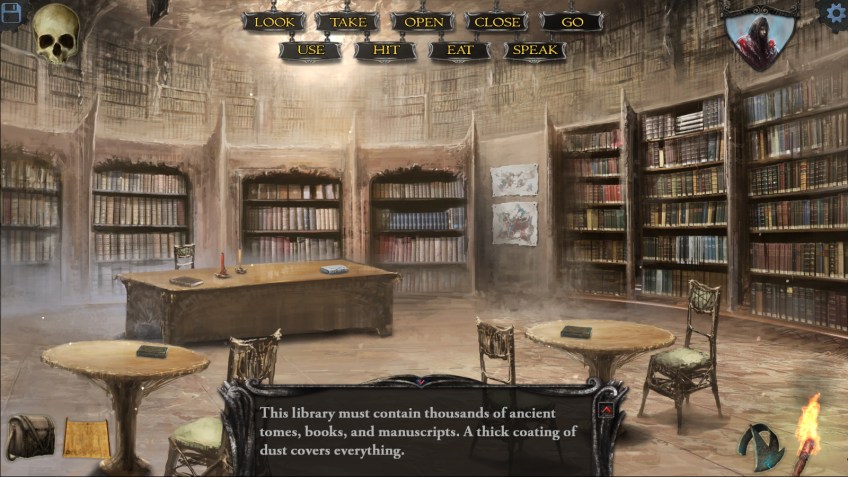This screenshot has height=477, width=848.
Task: Select the SPEAK command
Action: pos(535,50)
